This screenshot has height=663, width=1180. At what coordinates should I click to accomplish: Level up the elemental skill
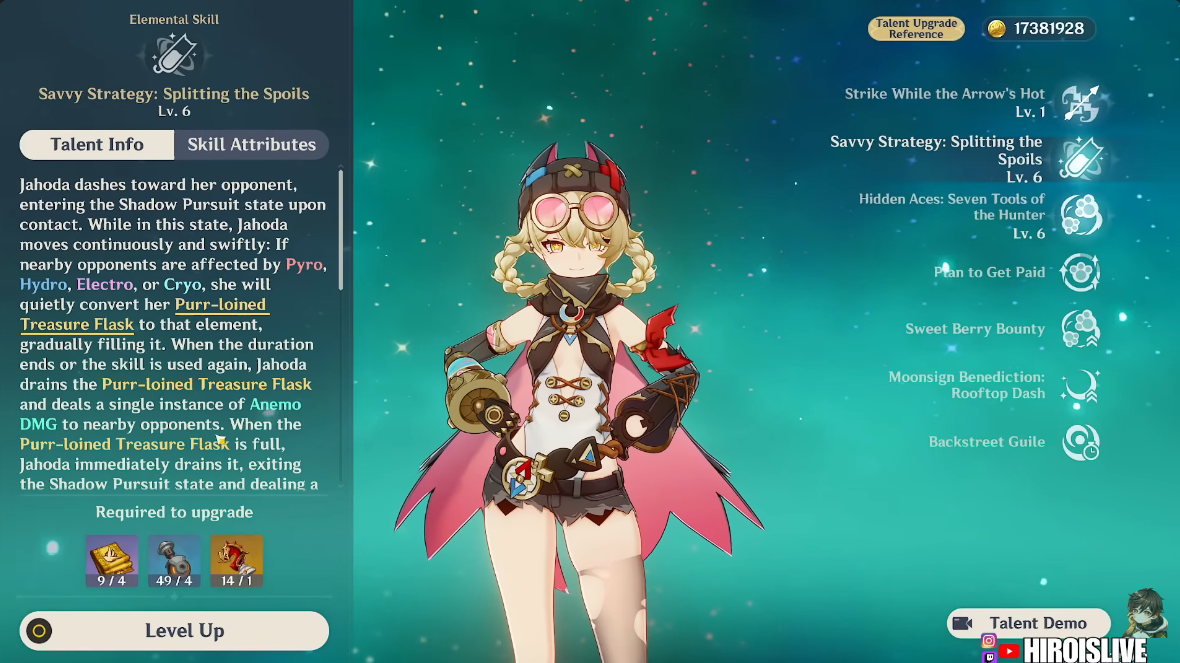pyautogui.click(x=174, y=631)
